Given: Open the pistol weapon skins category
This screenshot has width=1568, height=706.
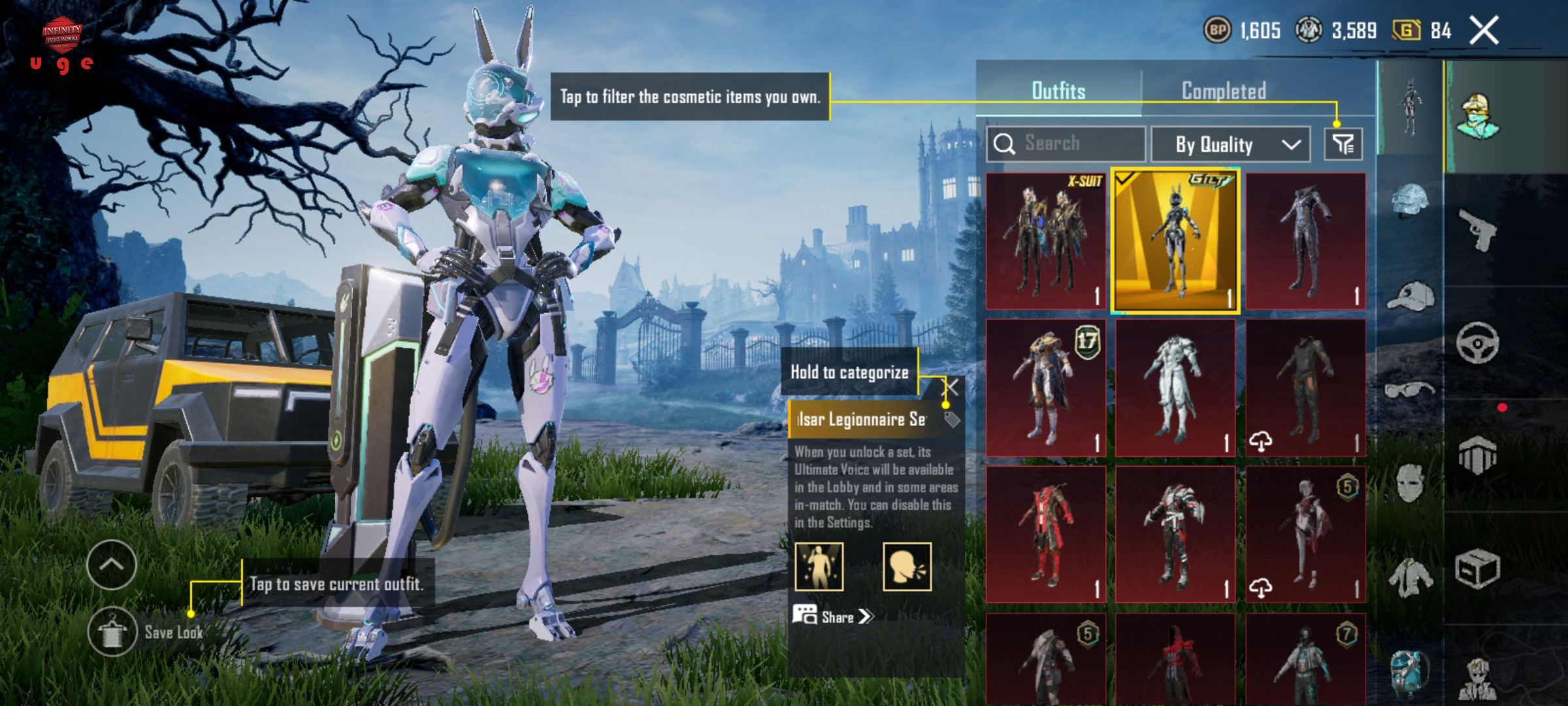Looking at the screenshot, I should [x=1477, y=229].
